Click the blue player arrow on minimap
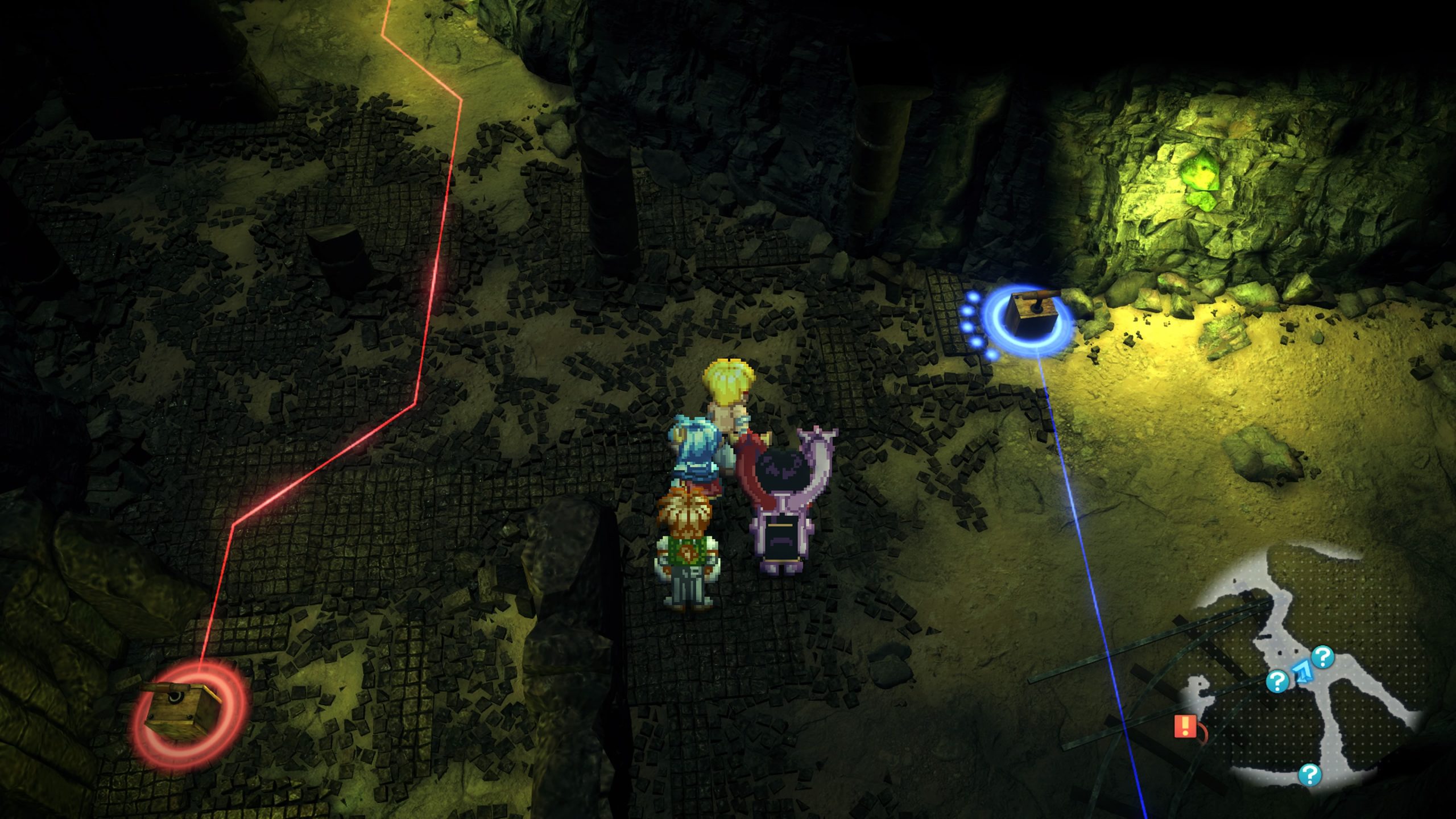 1301,672
